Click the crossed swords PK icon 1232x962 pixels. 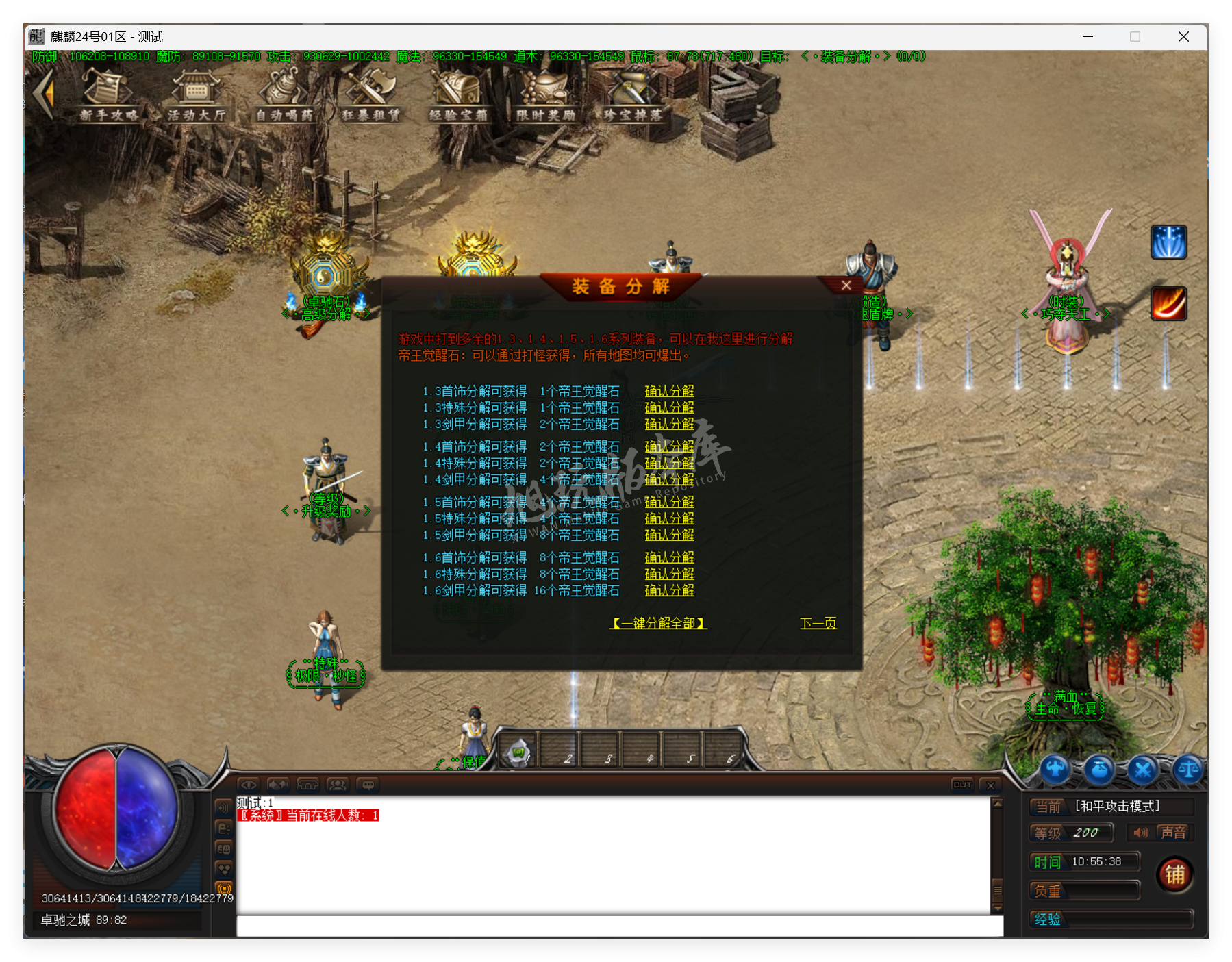tap(1142, 770)
